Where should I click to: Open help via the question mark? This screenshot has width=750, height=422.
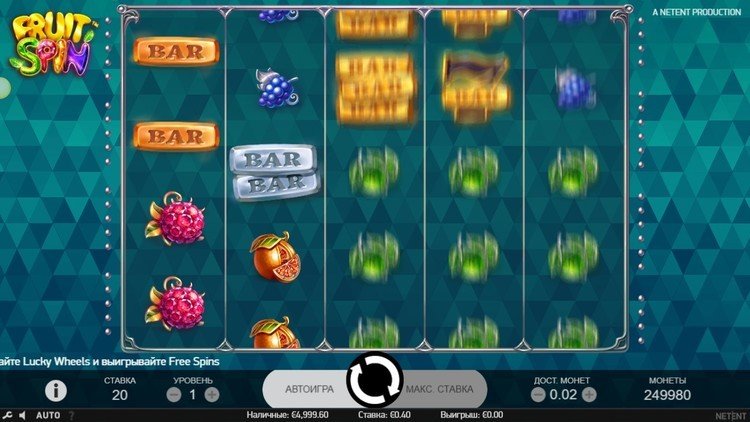click(72, 415)
